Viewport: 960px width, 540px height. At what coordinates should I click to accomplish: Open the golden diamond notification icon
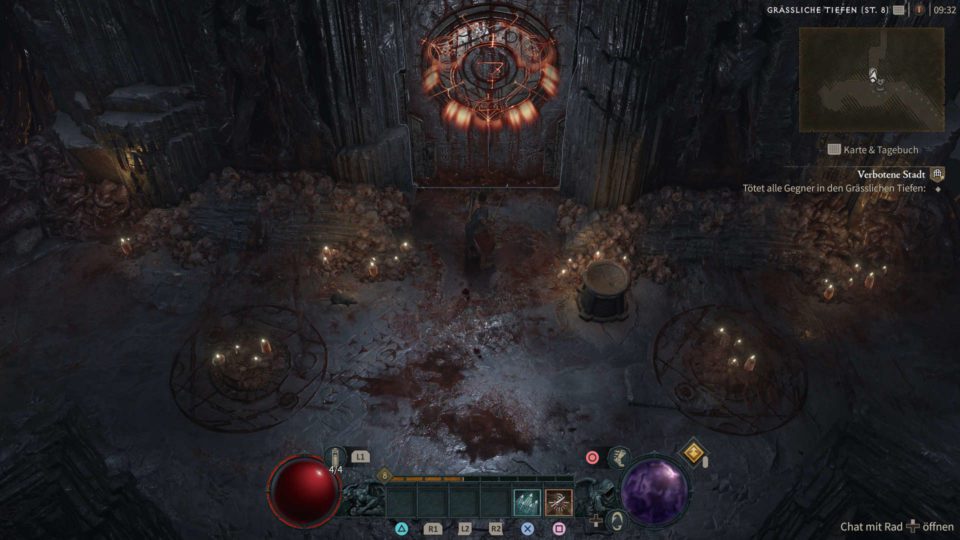[x=692, y=452]
